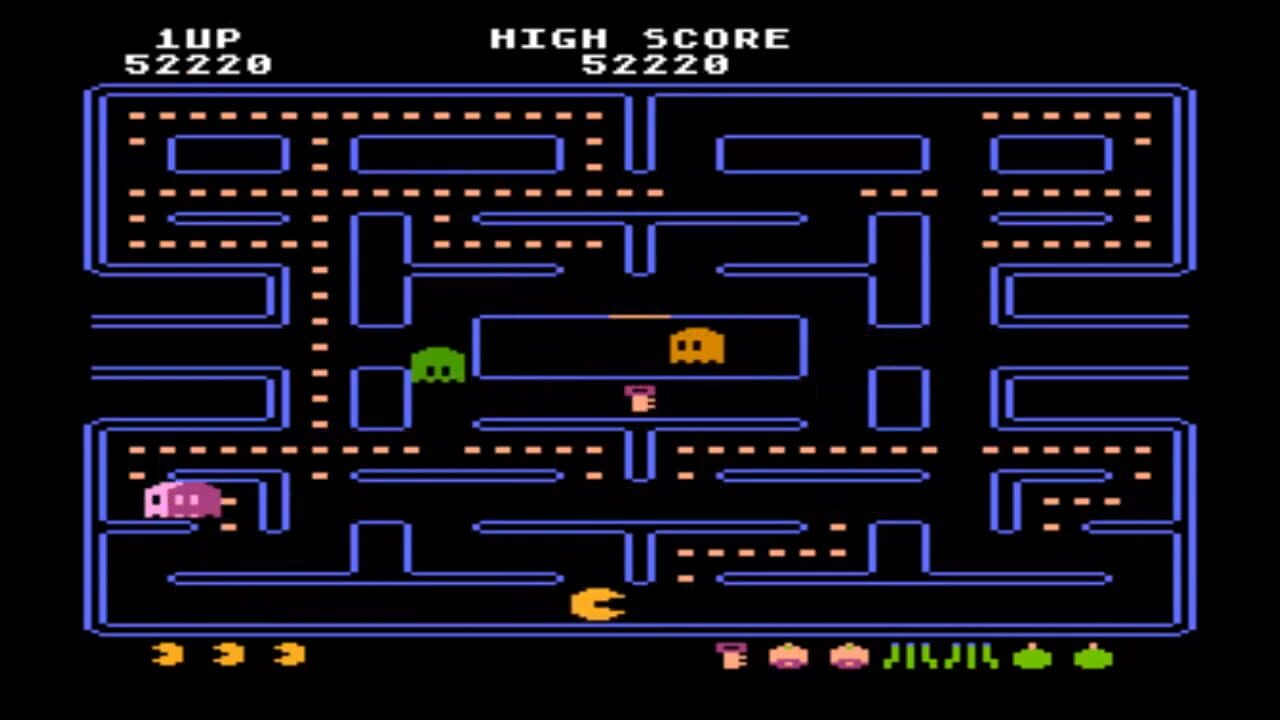The image size is (1280, 720).
Task: Click the 52220 player score value
Action: pyautogui.click(x=197, y=65)
